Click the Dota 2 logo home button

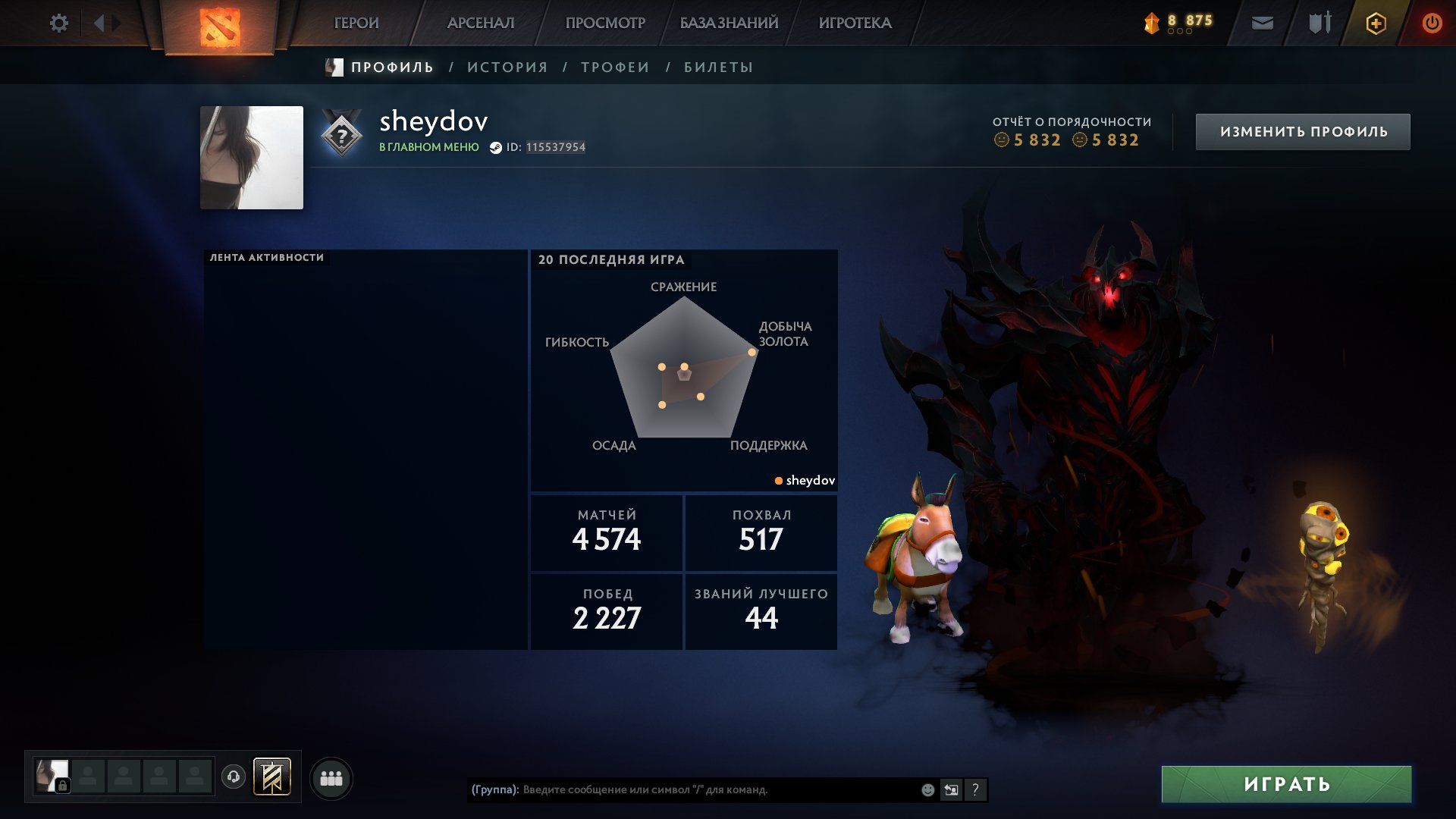[219, 25]
